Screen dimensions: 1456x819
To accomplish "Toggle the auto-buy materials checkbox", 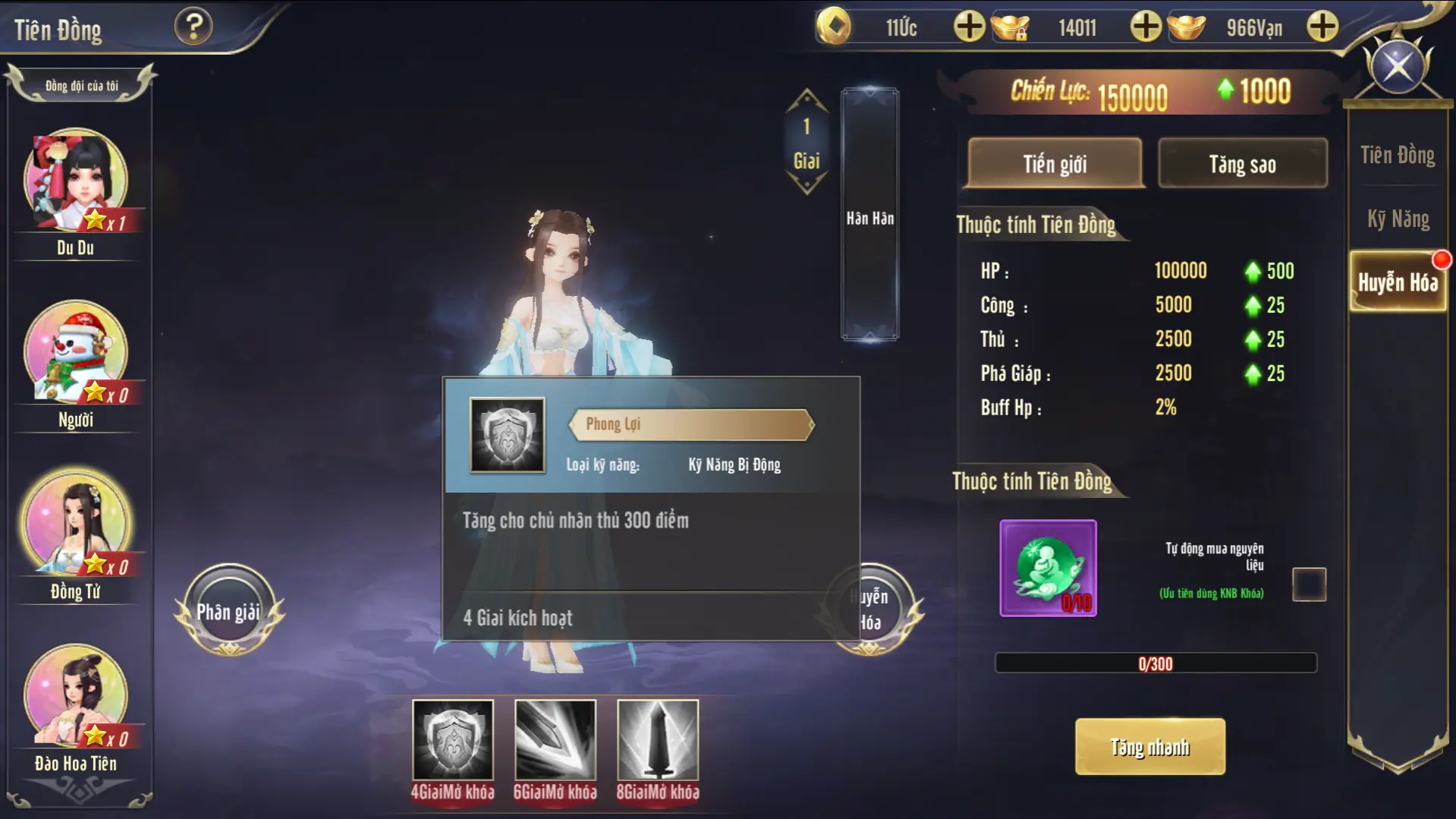I will pos(1309,584).
